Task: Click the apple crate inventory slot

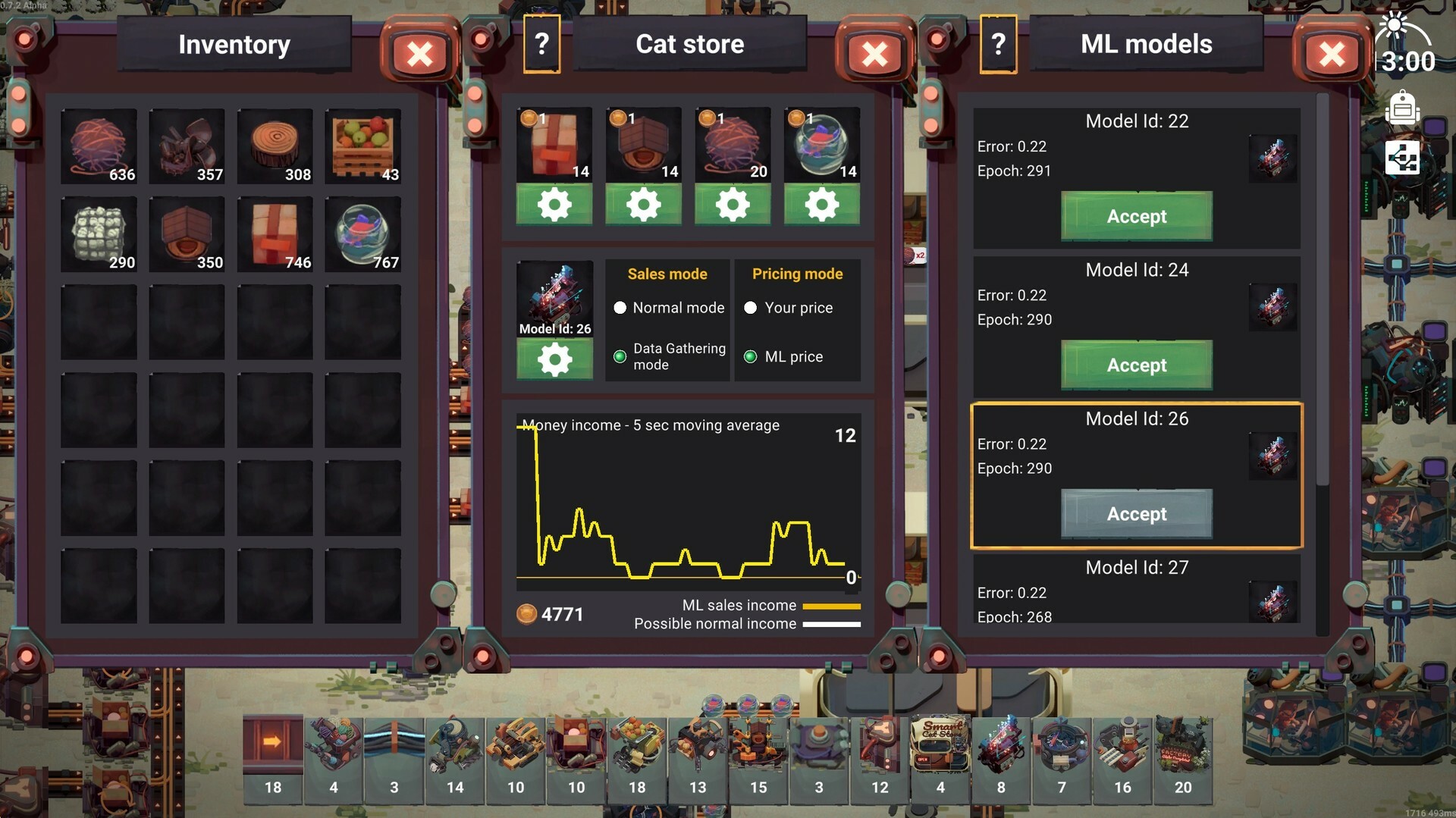Action: coord(363,146)
